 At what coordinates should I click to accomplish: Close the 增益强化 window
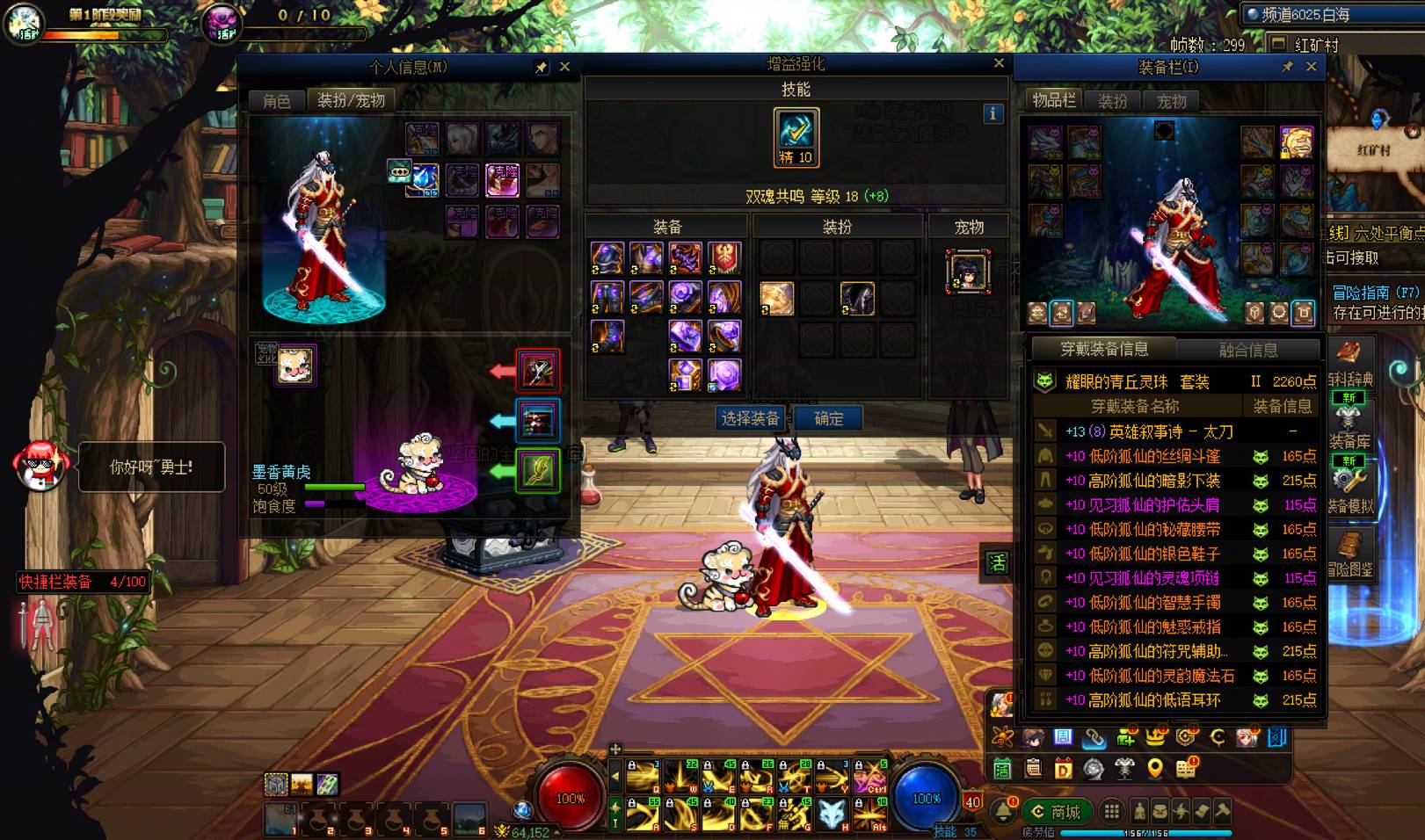coord(999,63)
